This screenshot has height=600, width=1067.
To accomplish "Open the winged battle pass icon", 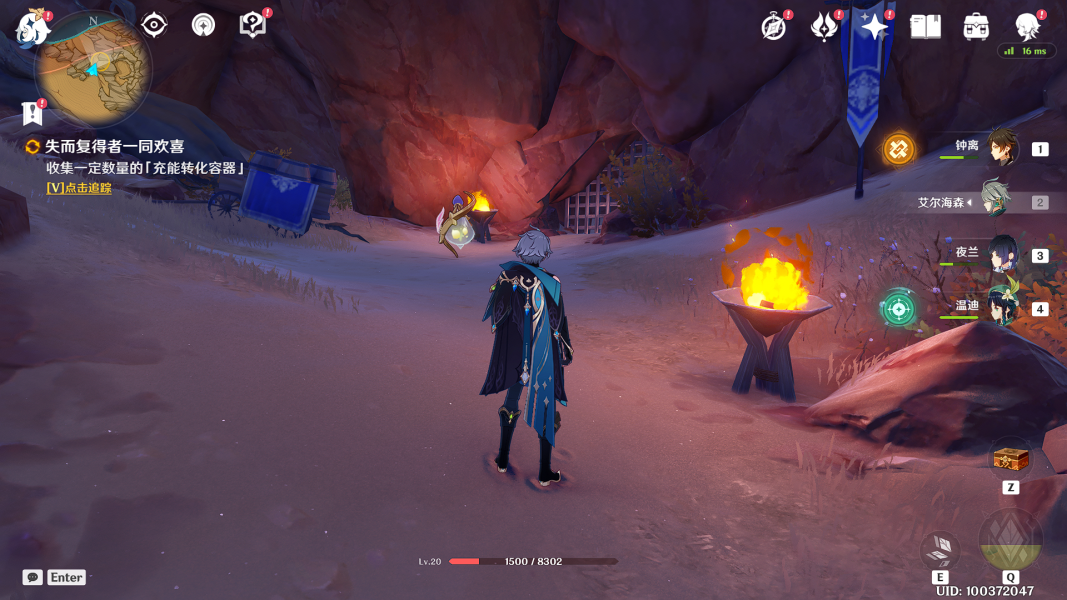I will [824, 27].
